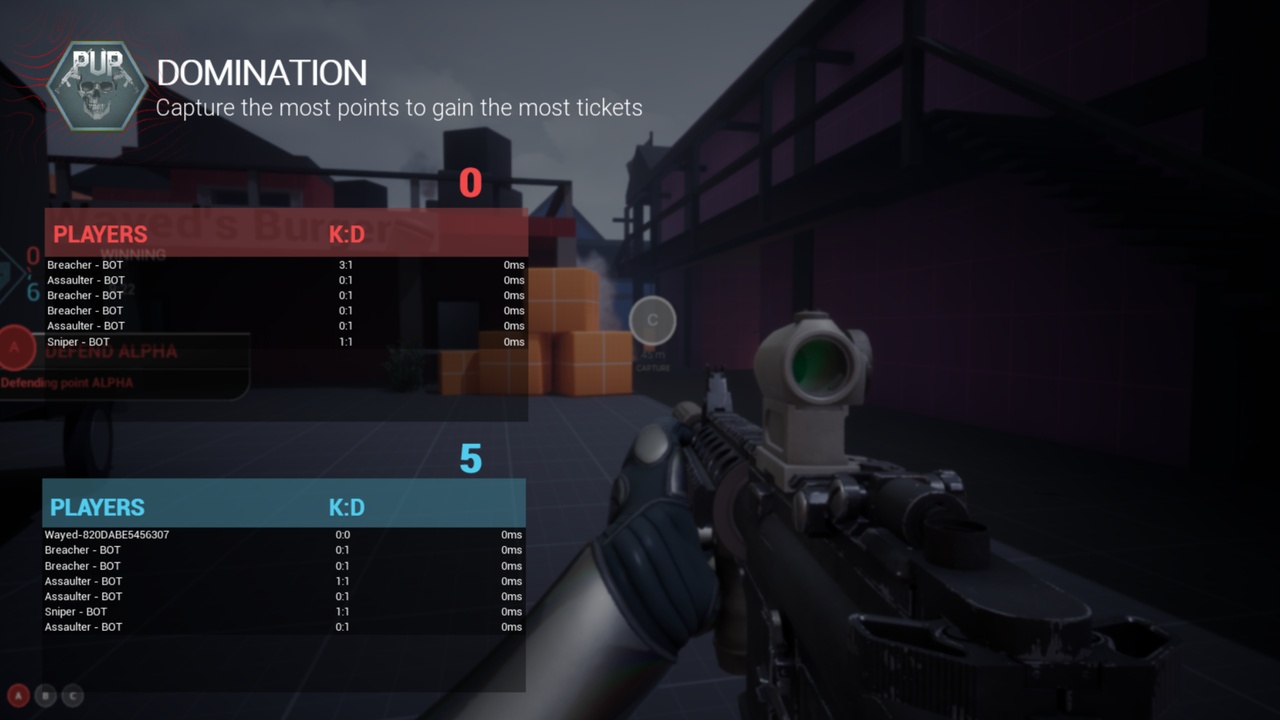Open the red team K:D column header
Image resolution: width=1280 pixels, height=720 pixels.
[x=347, y=234]
